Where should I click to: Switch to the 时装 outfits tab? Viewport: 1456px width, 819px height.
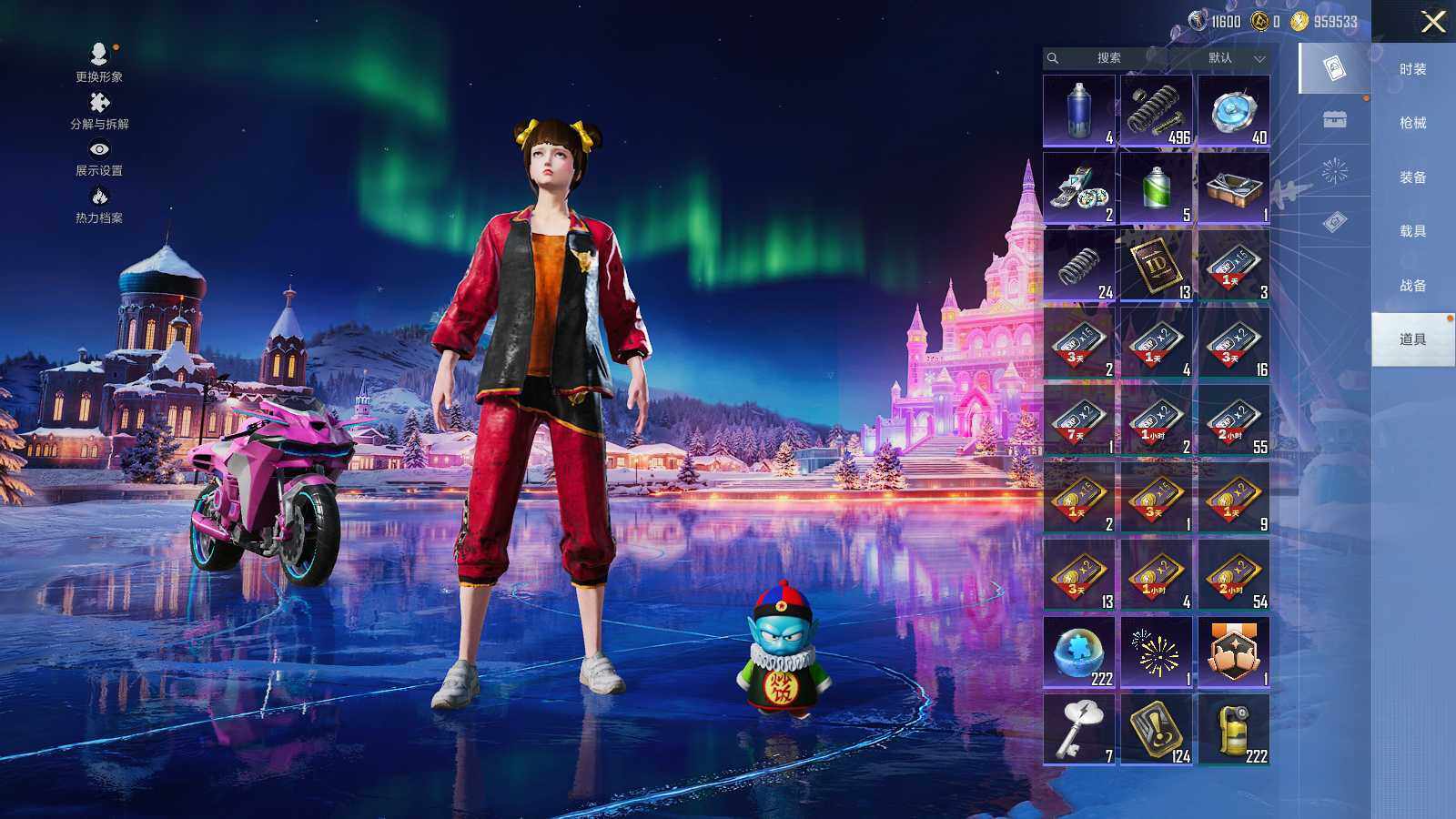[x=1412, y=69]
